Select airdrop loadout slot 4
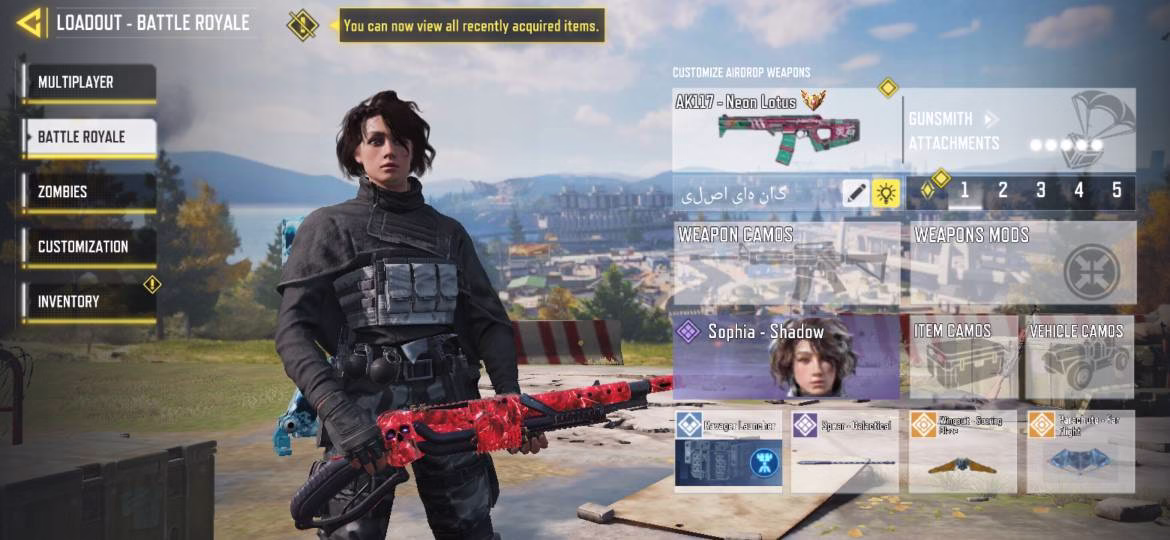 click(1079, 191)
